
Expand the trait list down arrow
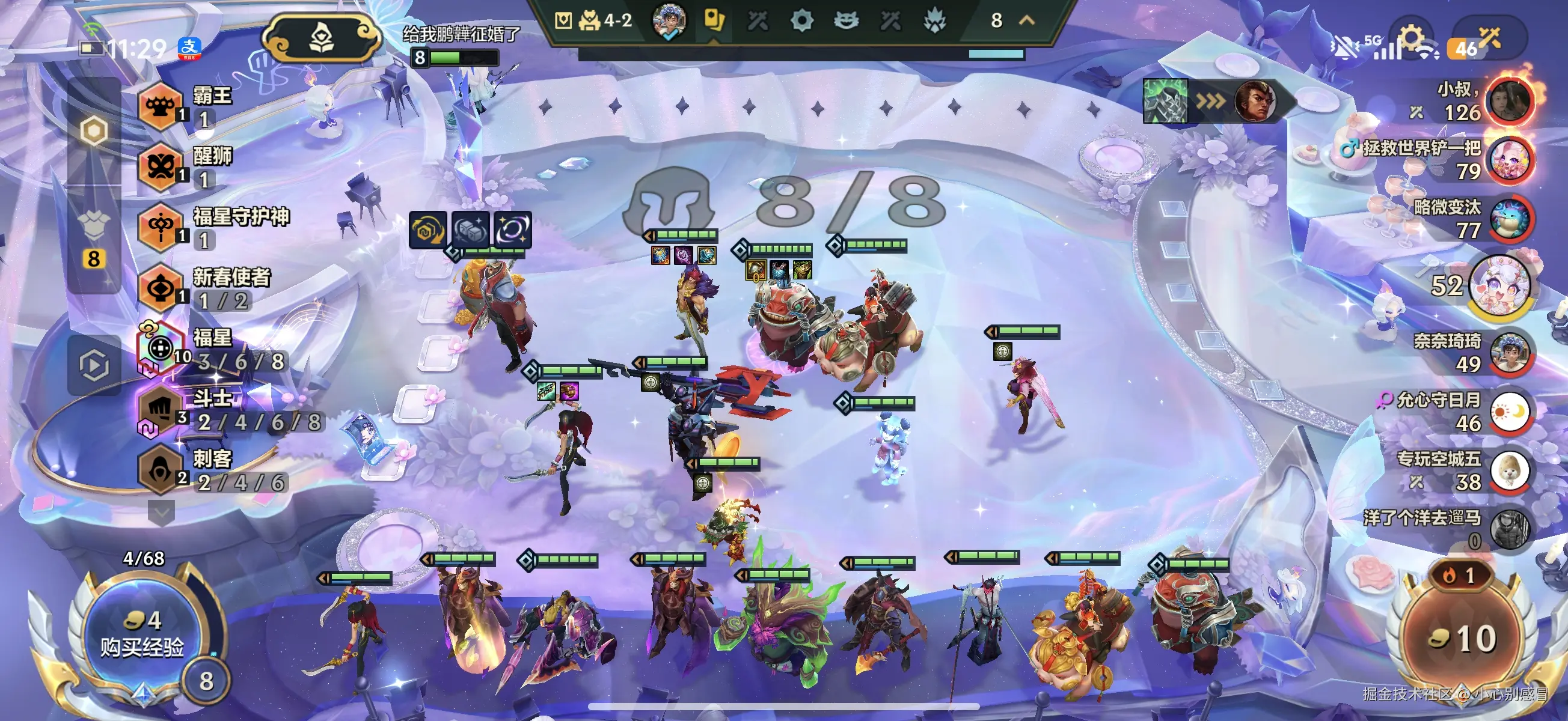(161, 513)
